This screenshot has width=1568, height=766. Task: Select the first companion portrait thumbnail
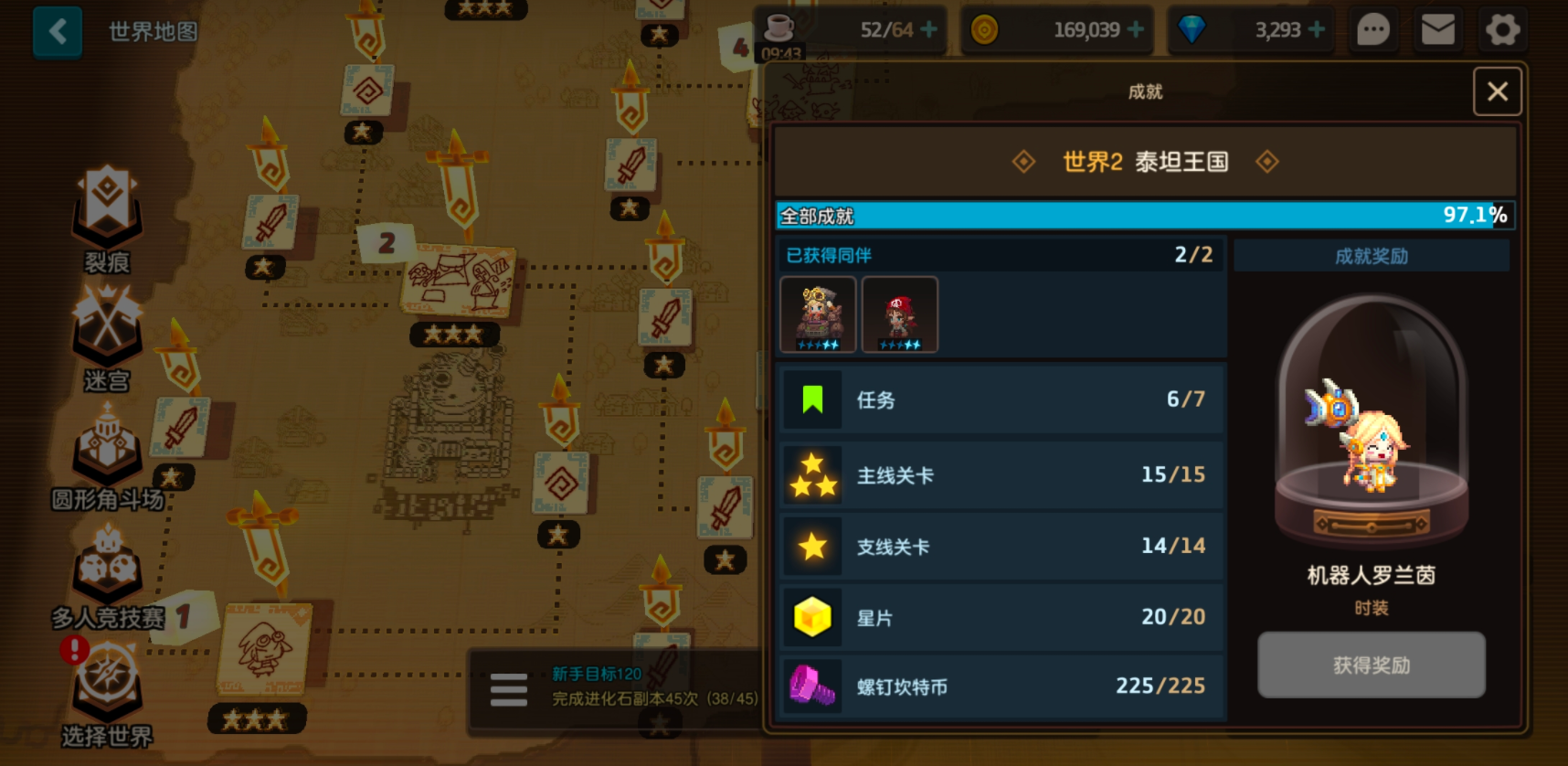[818, 314]
